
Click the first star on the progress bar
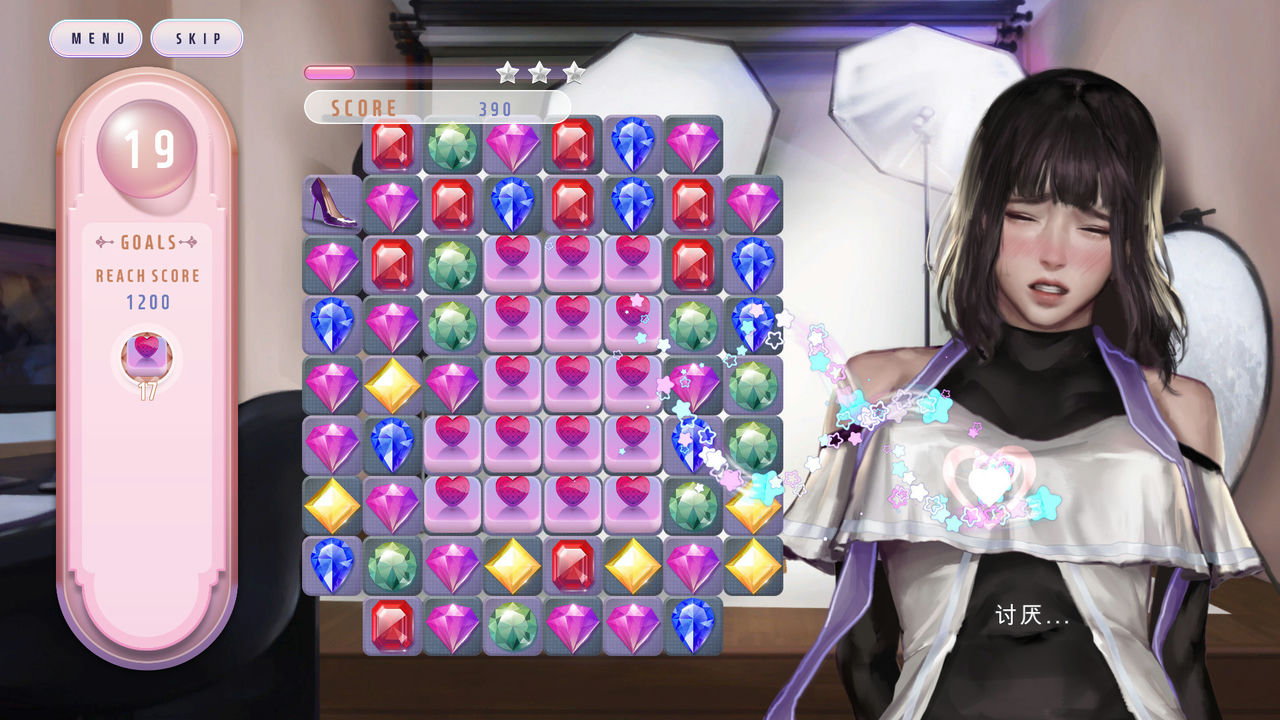508,72
